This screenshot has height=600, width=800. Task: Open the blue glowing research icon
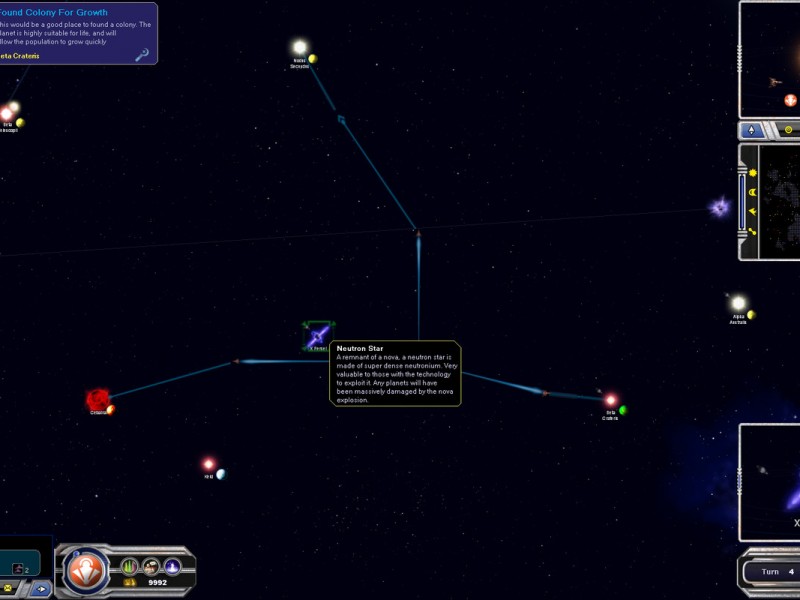[172, 567]
